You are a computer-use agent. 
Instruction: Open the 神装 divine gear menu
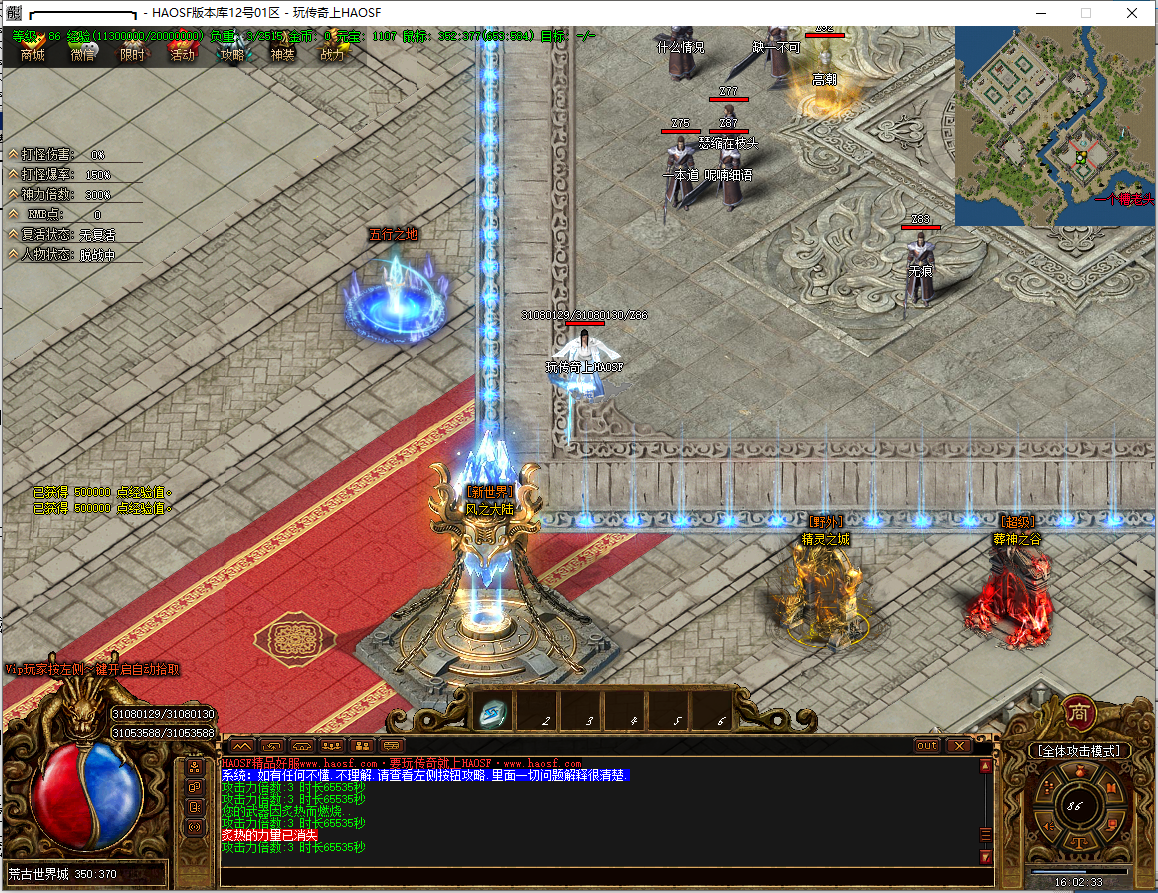coord(282,54)
